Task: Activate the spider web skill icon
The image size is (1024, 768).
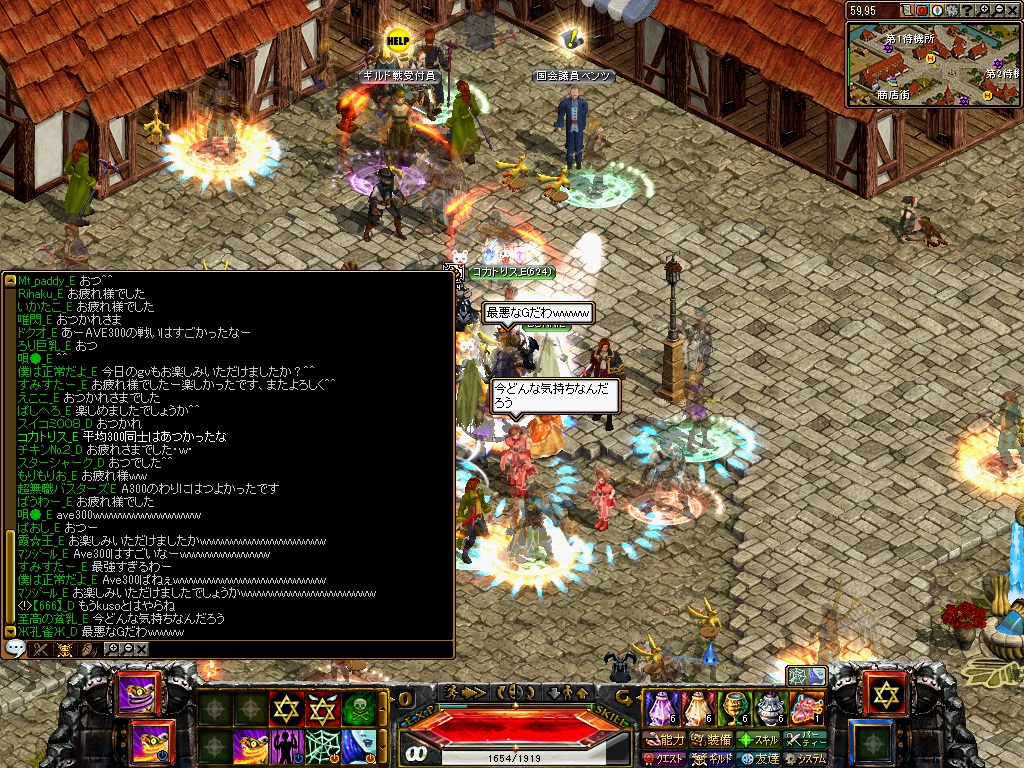Action: tap(322, 747)
